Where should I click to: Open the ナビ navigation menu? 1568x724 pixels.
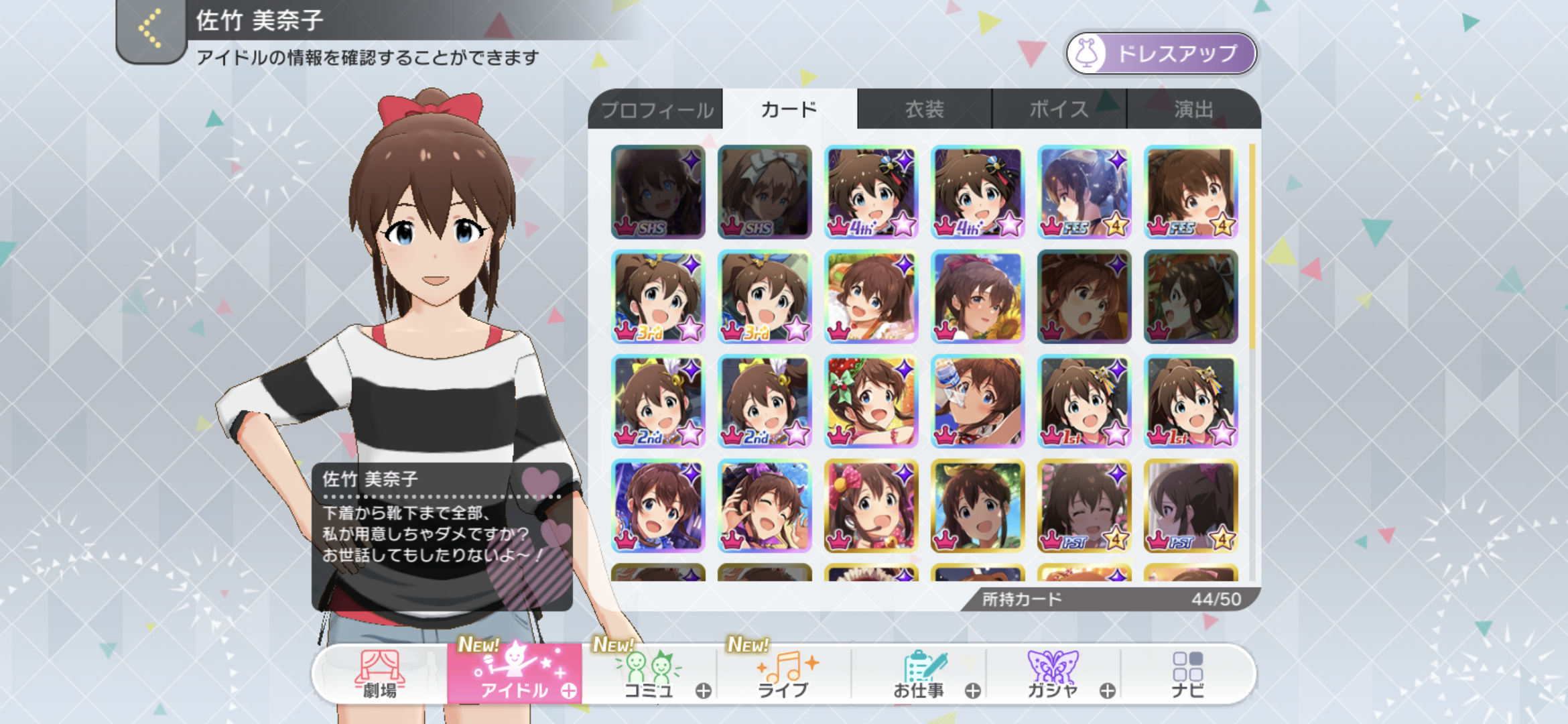(1187, 674)
